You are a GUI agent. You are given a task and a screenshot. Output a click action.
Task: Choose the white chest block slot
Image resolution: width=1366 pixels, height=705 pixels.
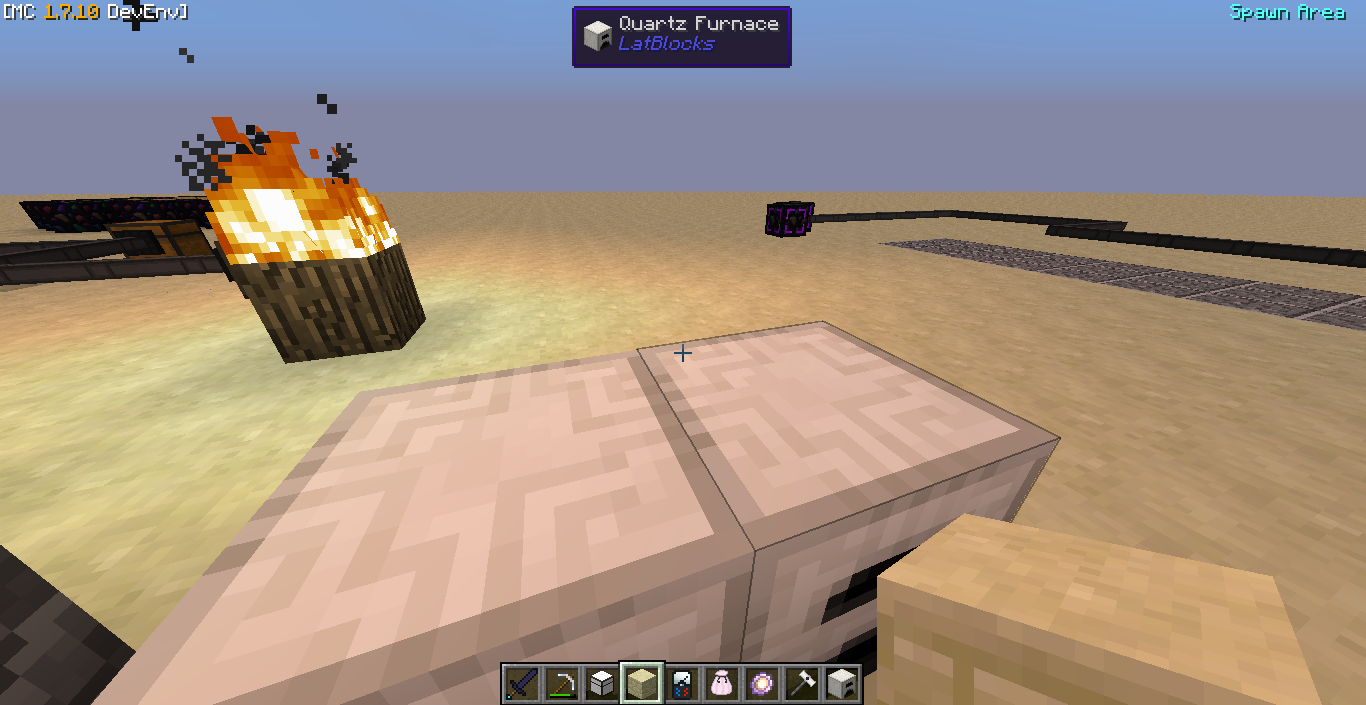coord(602,684)
